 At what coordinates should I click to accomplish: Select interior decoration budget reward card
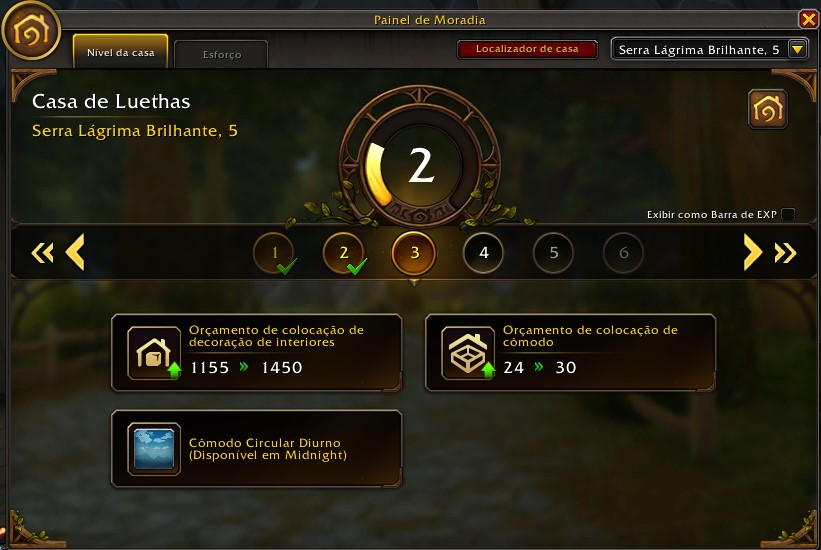(256, 352)
